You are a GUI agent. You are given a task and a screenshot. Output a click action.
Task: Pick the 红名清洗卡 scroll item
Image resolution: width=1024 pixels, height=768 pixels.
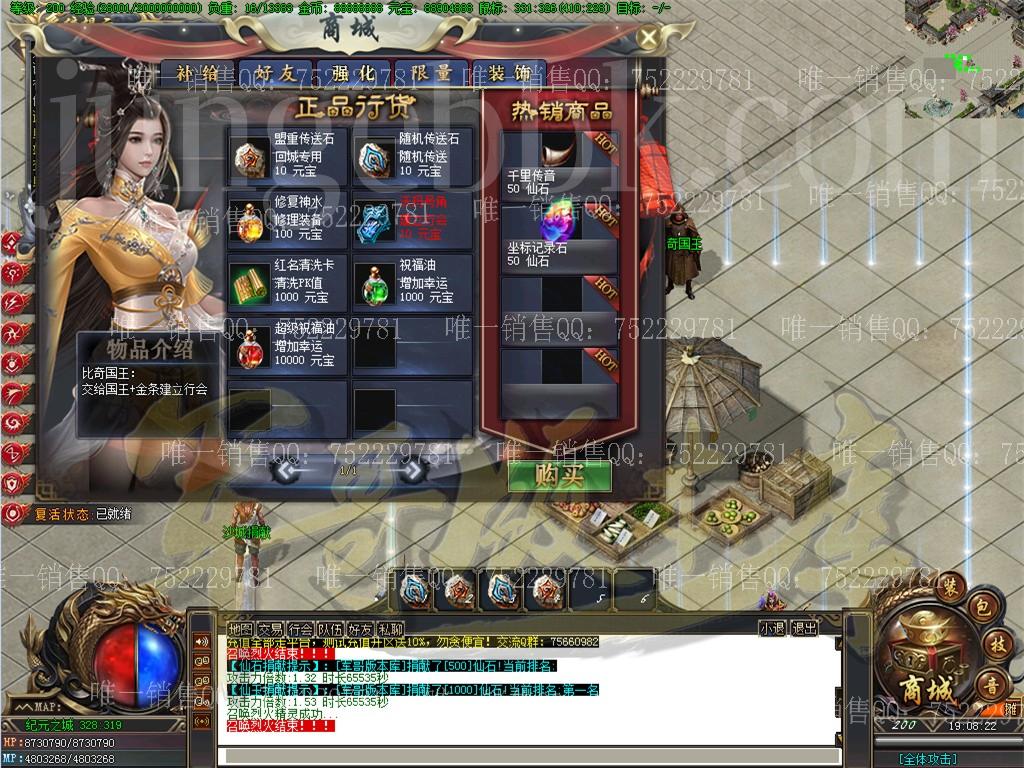click(x=249, y=283)
